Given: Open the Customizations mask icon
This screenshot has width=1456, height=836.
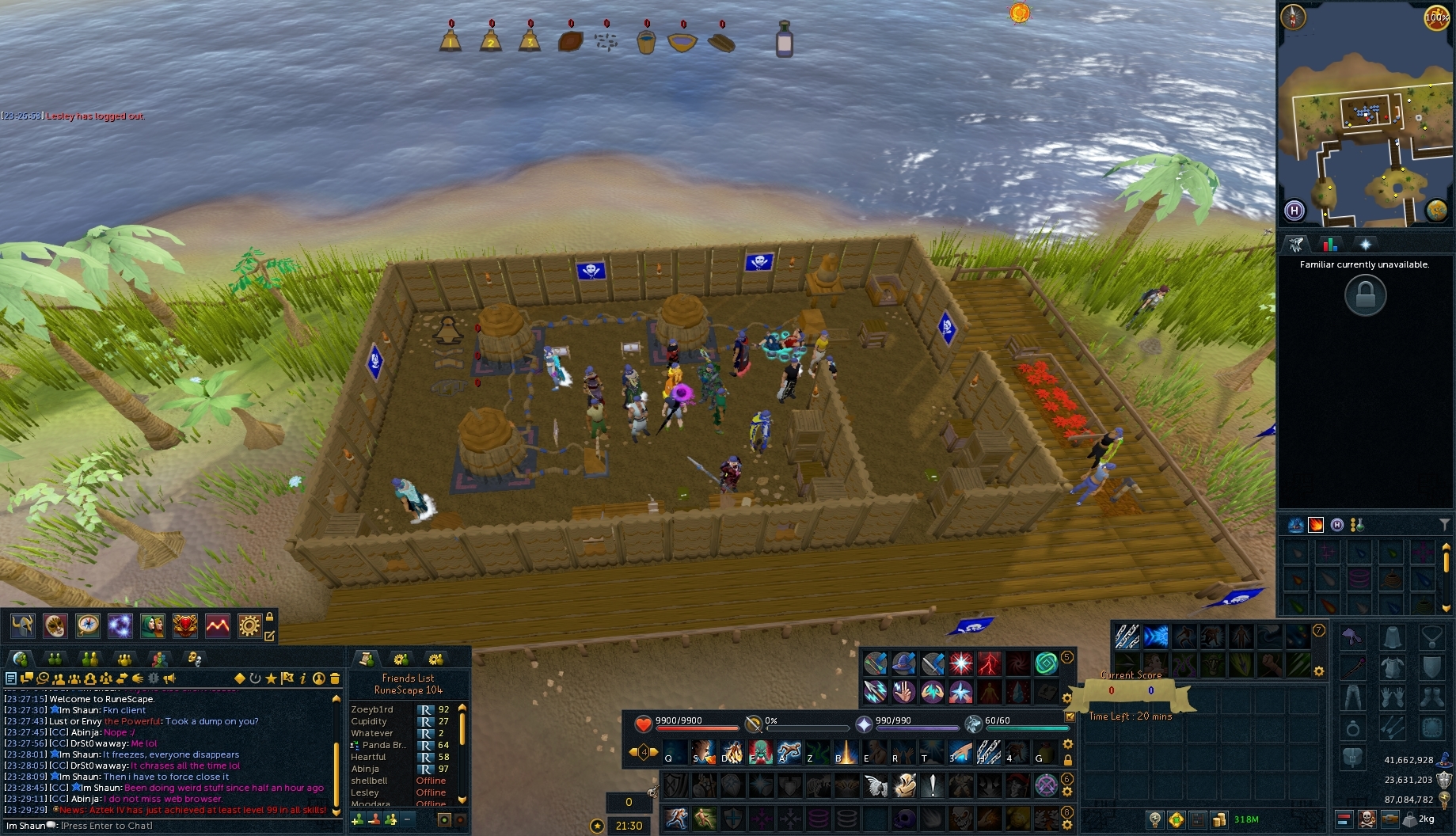Looking at the screenshot, I should point(55,625).
